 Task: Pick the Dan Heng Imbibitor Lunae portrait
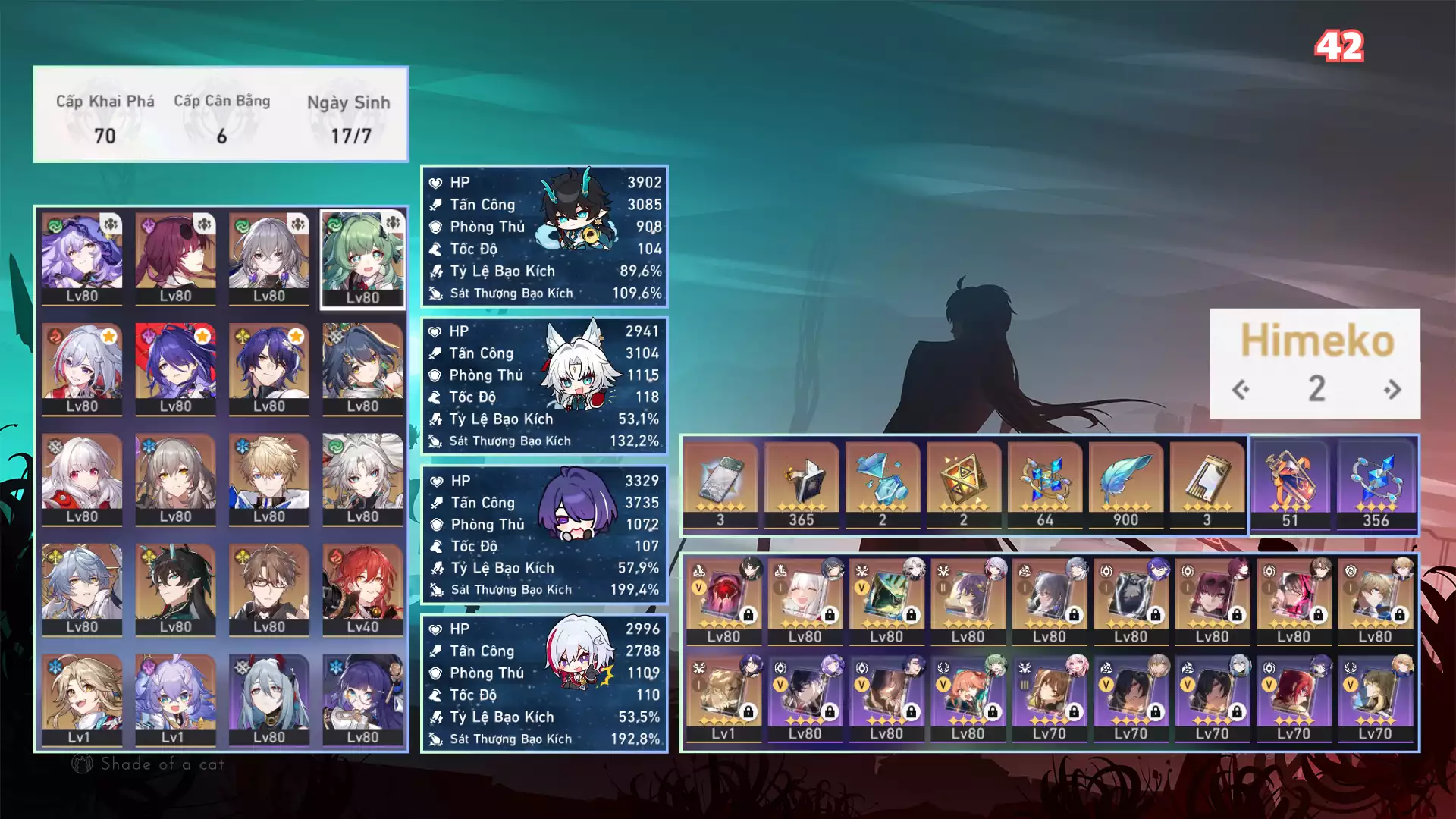point(175,589)
